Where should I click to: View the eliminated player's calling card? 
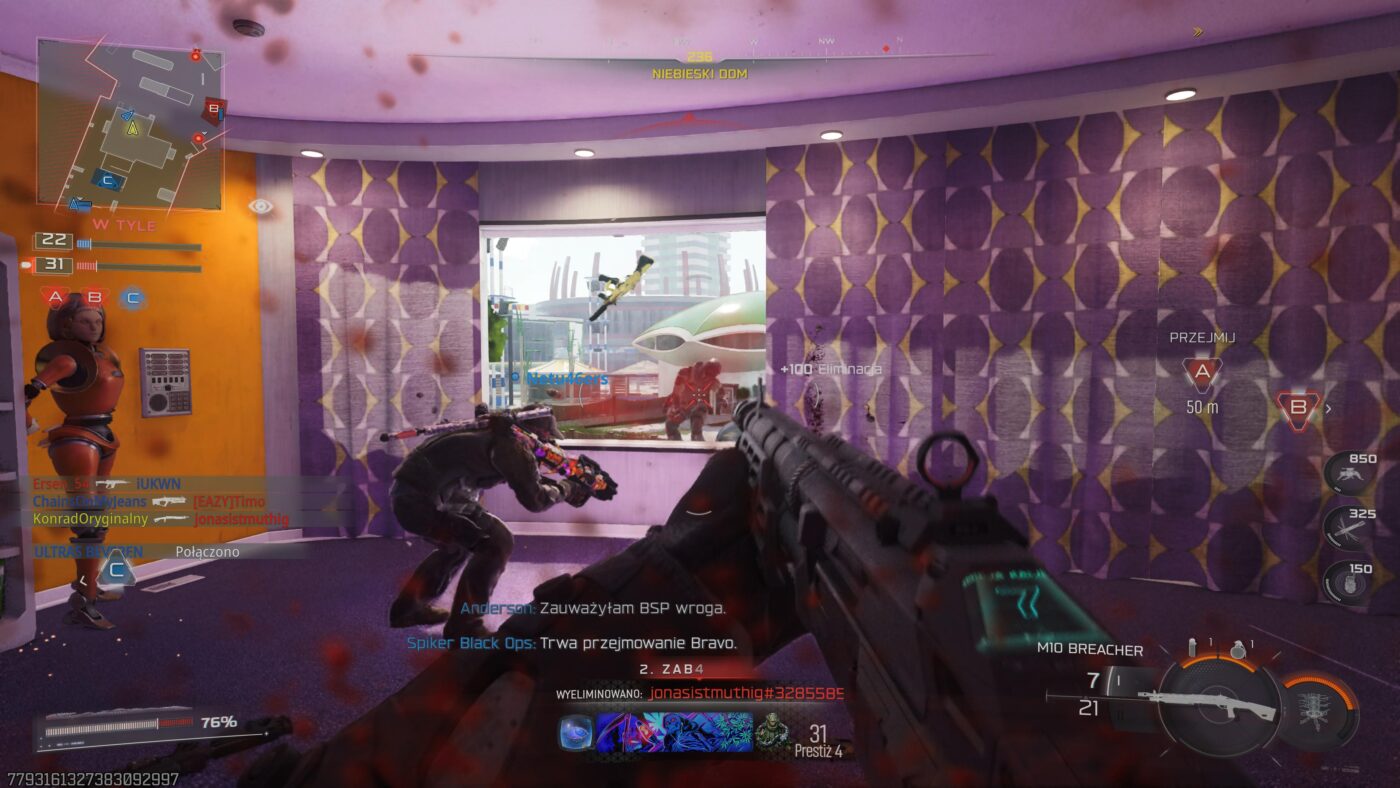point(674,732)
